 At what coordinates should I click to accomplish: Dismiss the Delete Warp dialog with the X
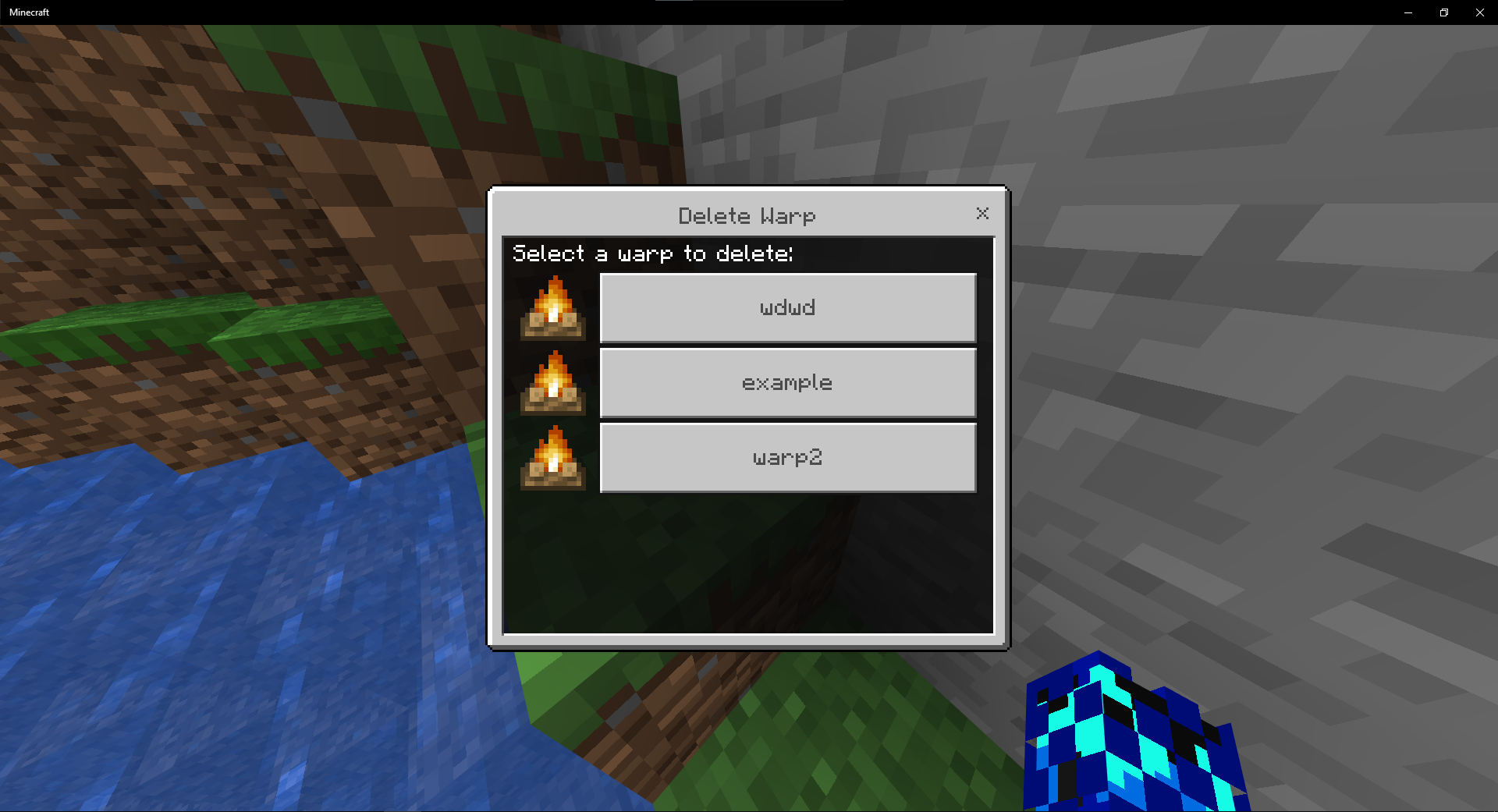pos(982,214)
